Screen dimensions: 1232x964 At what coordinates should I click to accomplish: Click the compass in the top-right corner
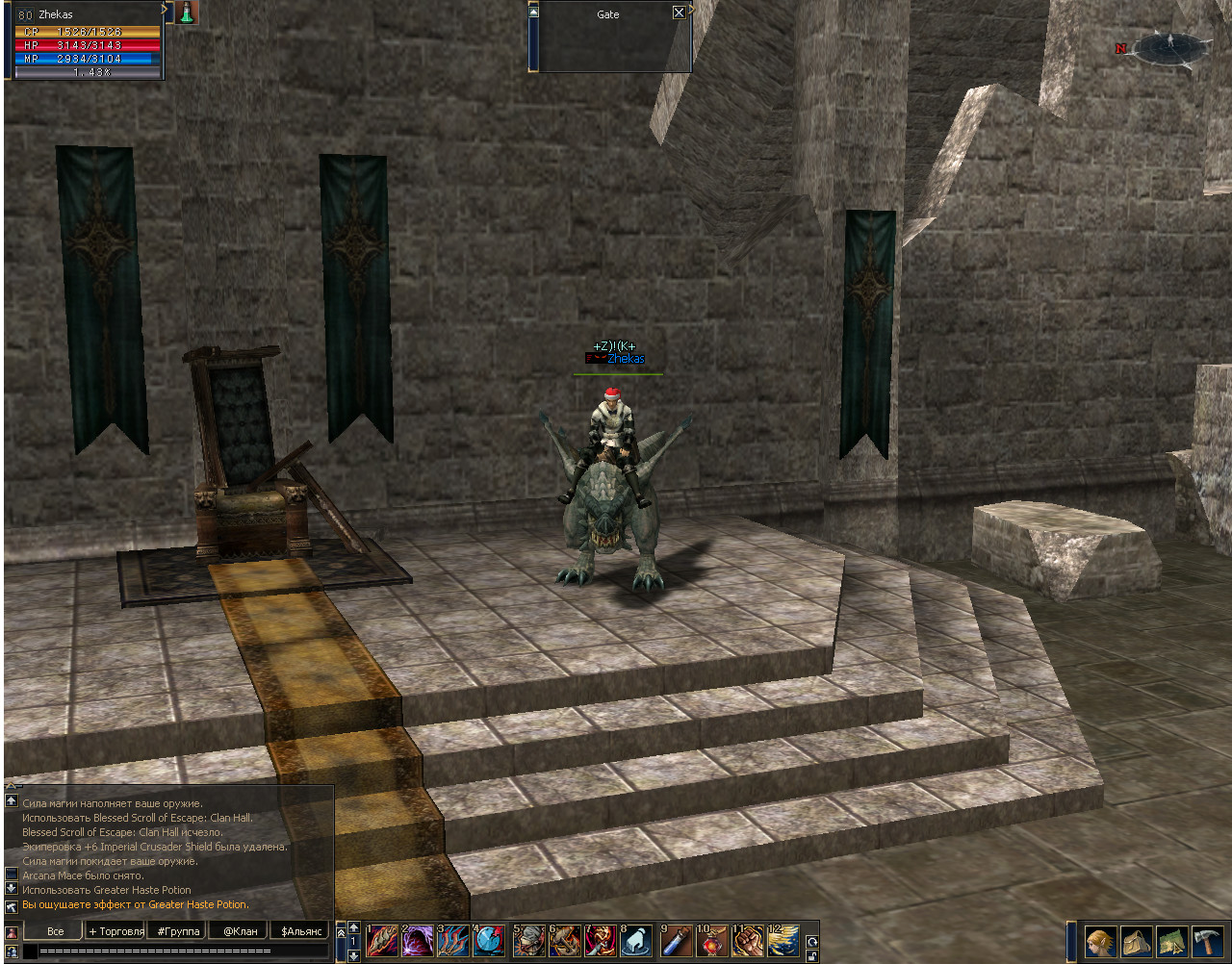coord(1170,47)
